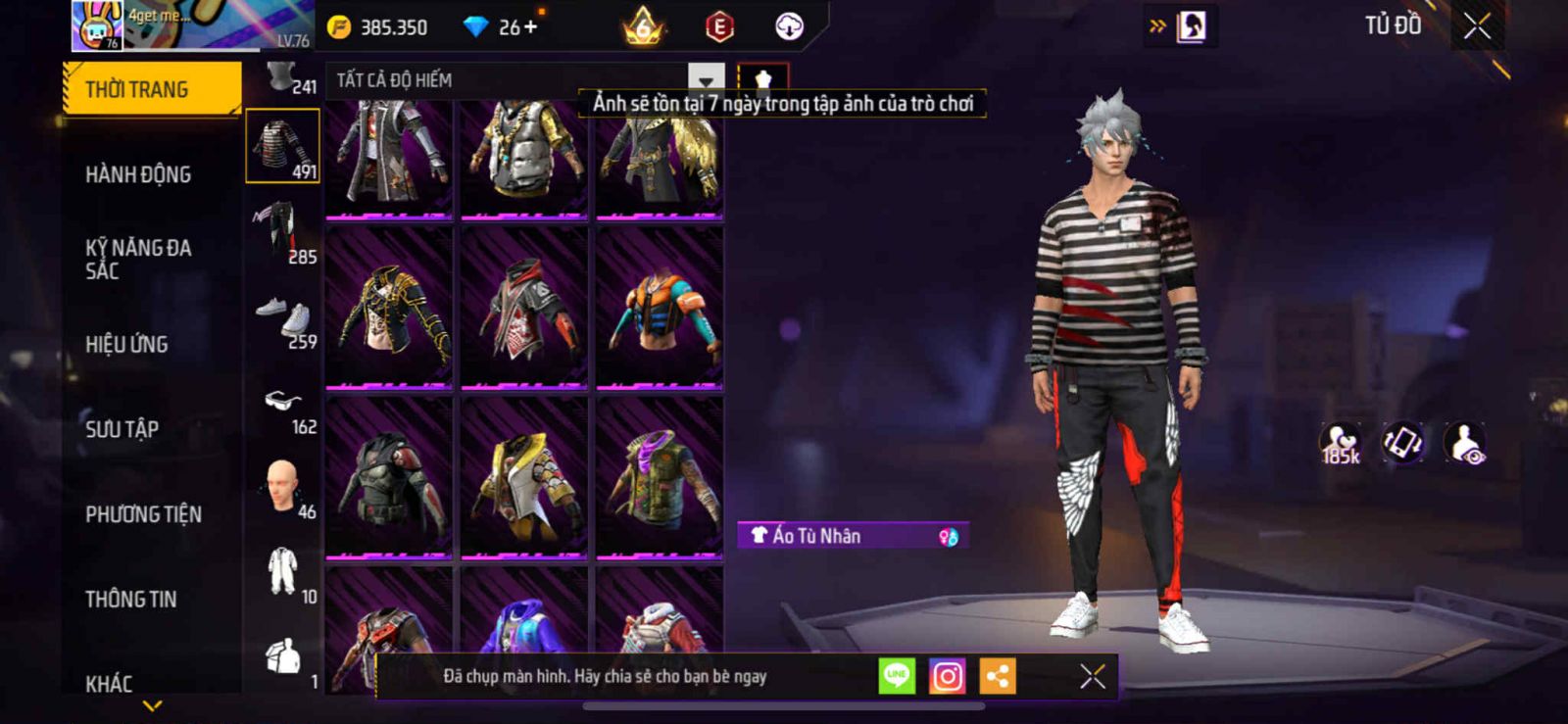Image resolution: width=1568 pixels, height=724 pixels.
Task: Open the Sưu Tập section
Action: coord(122,429)
